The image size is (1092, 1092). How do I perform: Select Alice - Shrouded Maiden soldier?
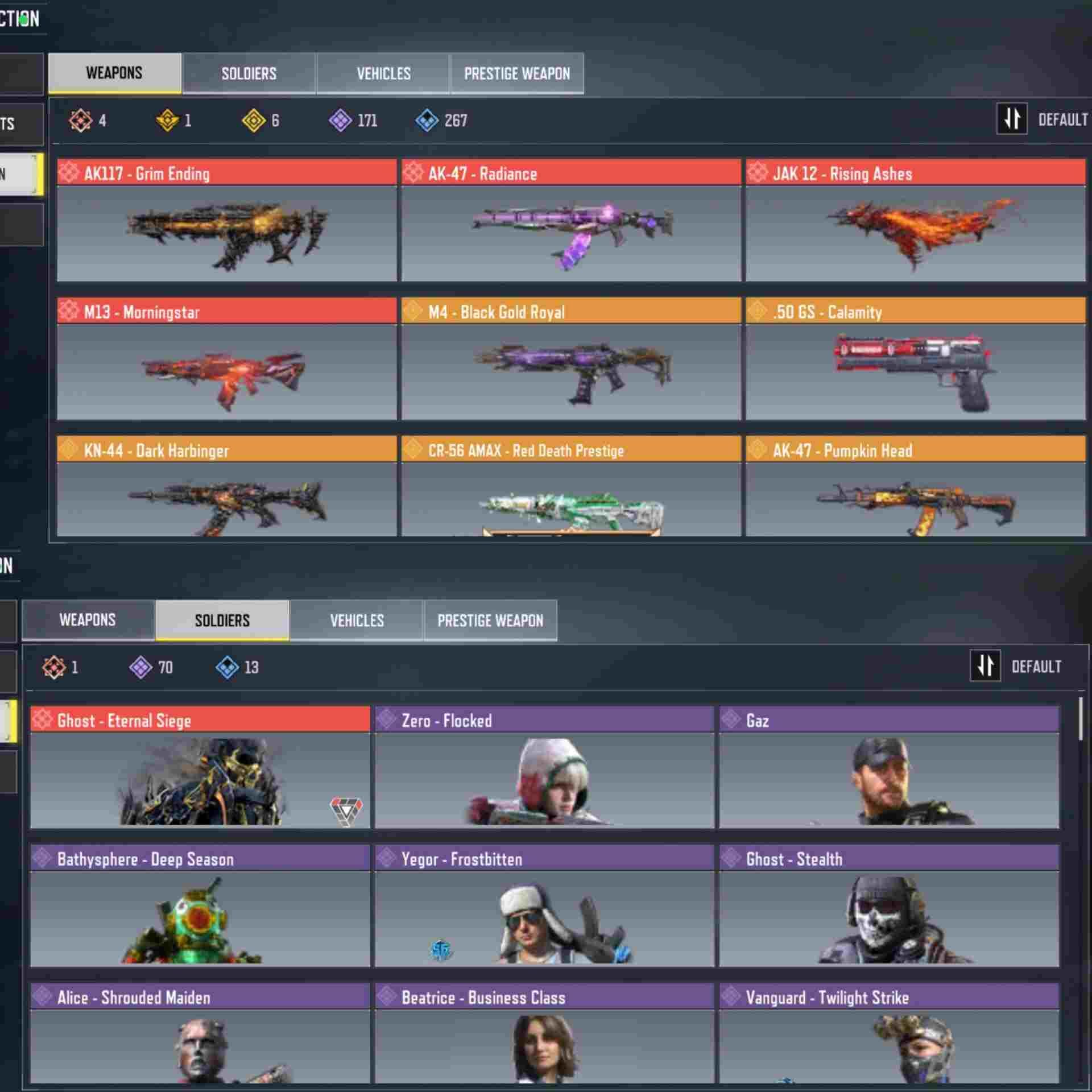click(200, 1034)
